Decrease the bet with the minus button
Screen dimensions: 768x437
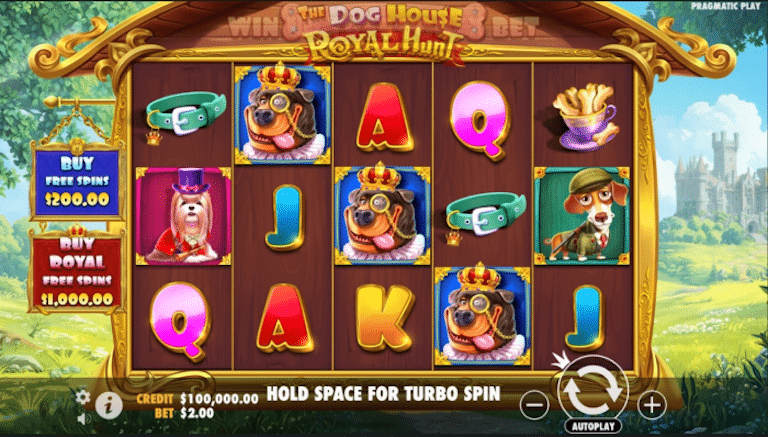(x=534, y=405)
